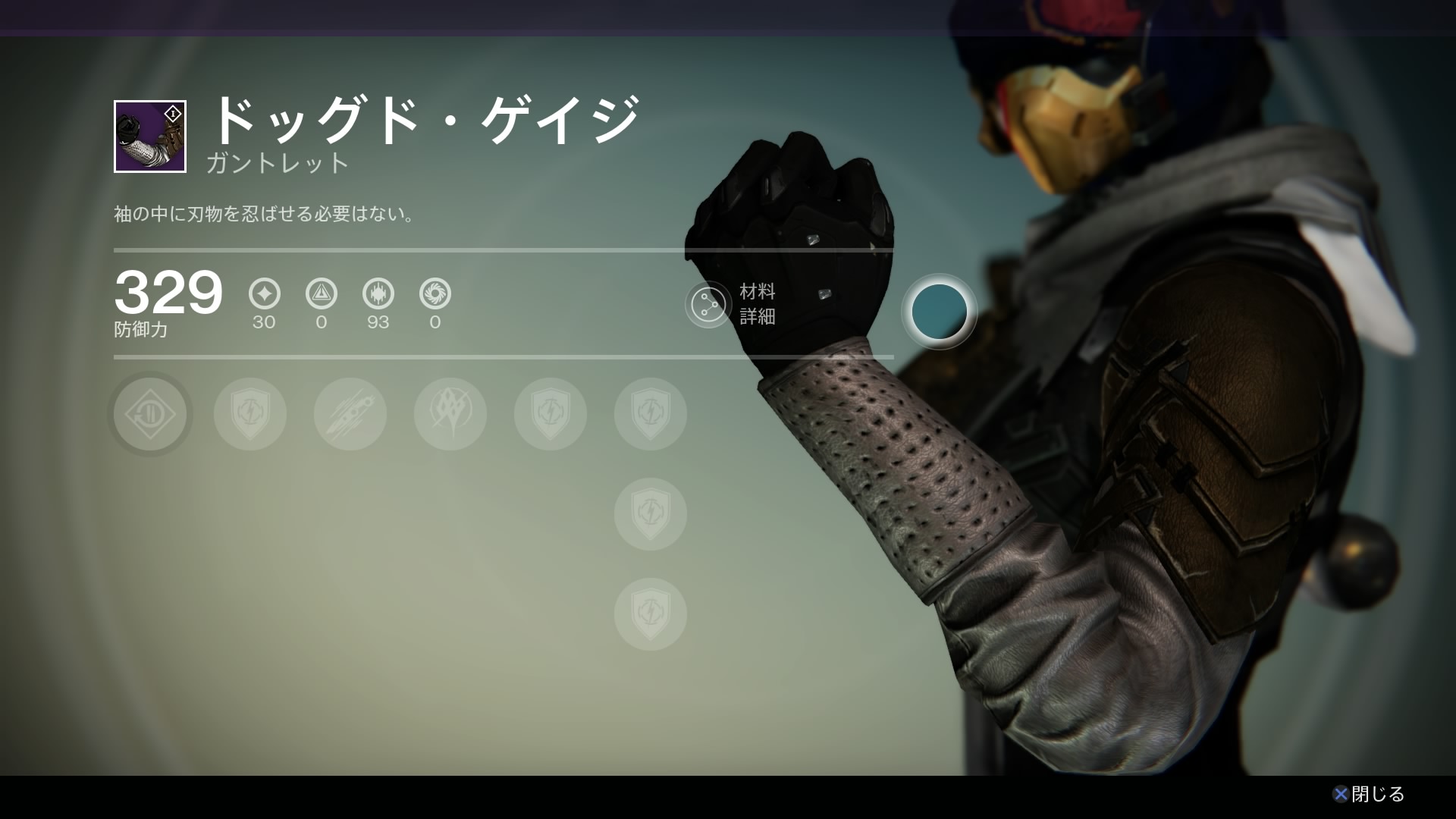This screenshot has width=1456, height=819.
Task: Choose the jagged lightning claw perk node
Action: pos(450,414)
